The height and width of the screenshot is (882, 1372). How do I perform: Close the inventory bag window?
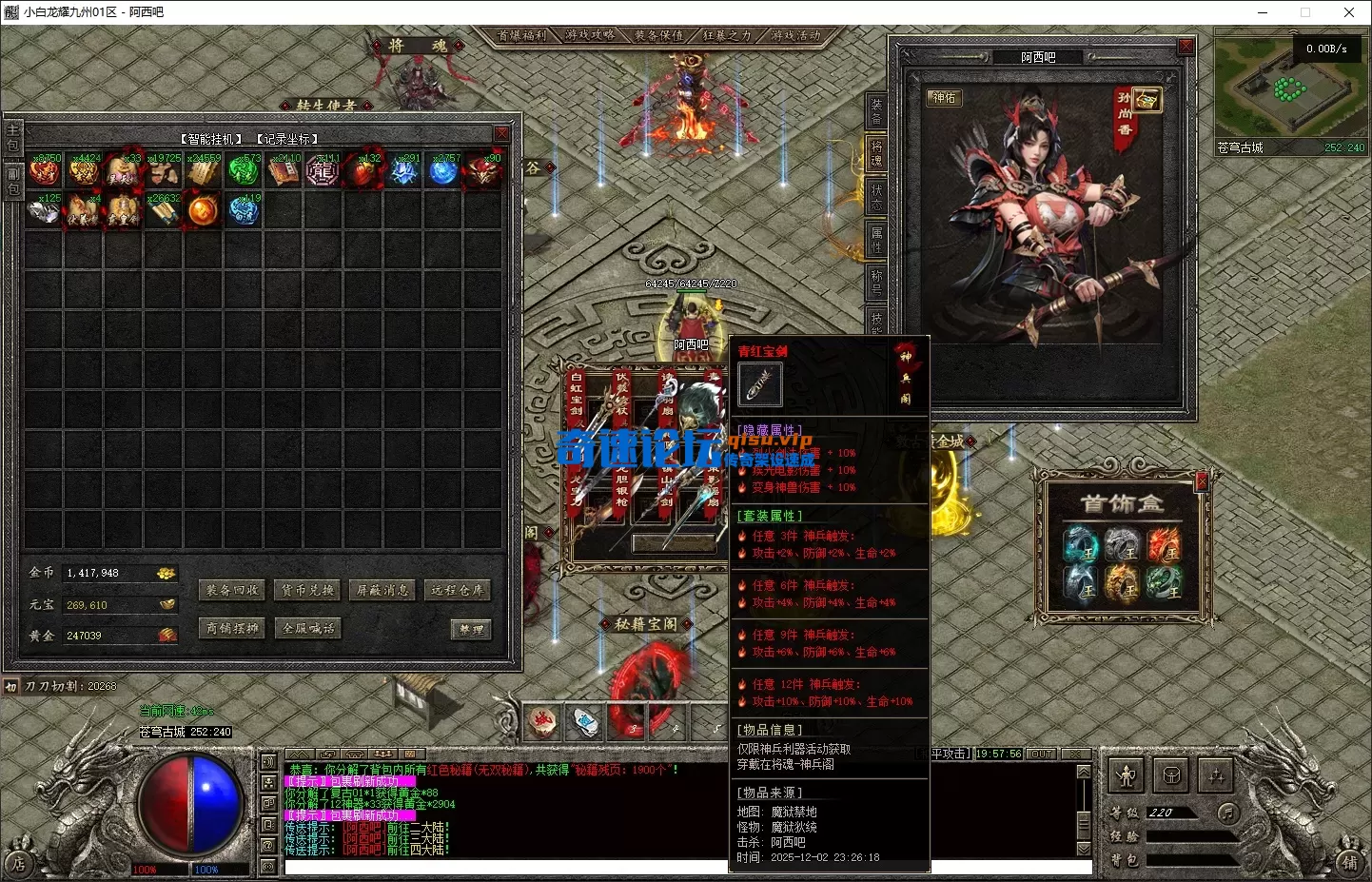501,133
